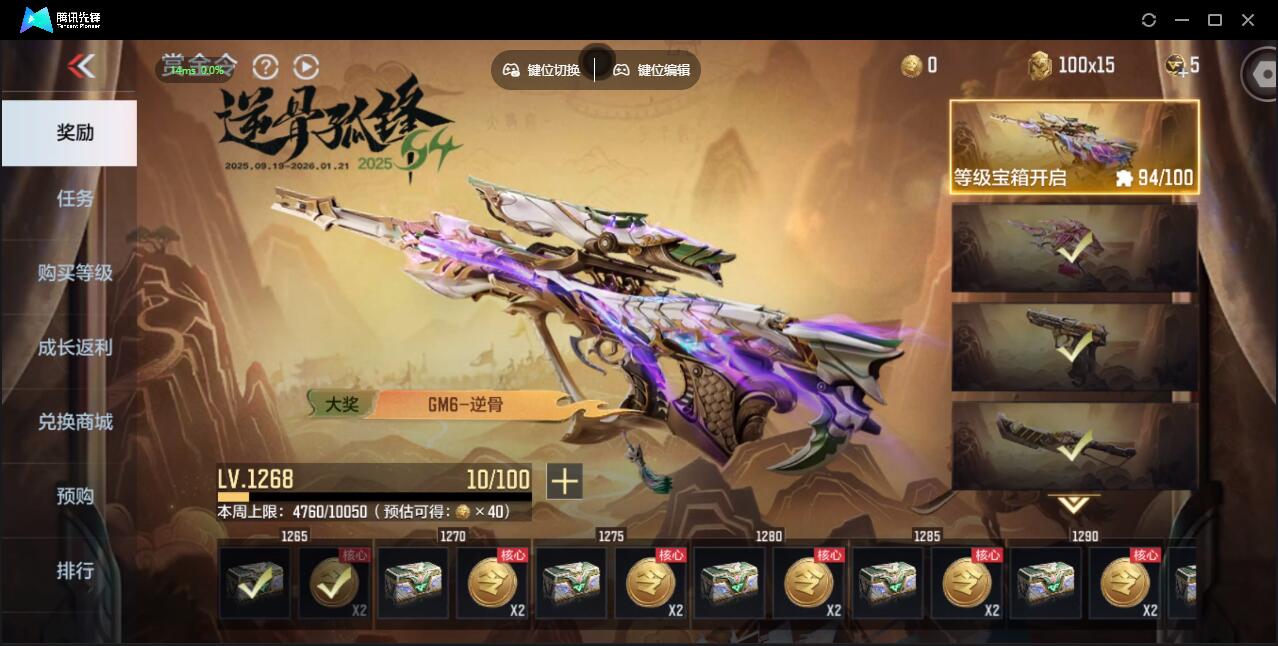
Task: Choose the knife reward thumbnail
Action: point(1074,445)
